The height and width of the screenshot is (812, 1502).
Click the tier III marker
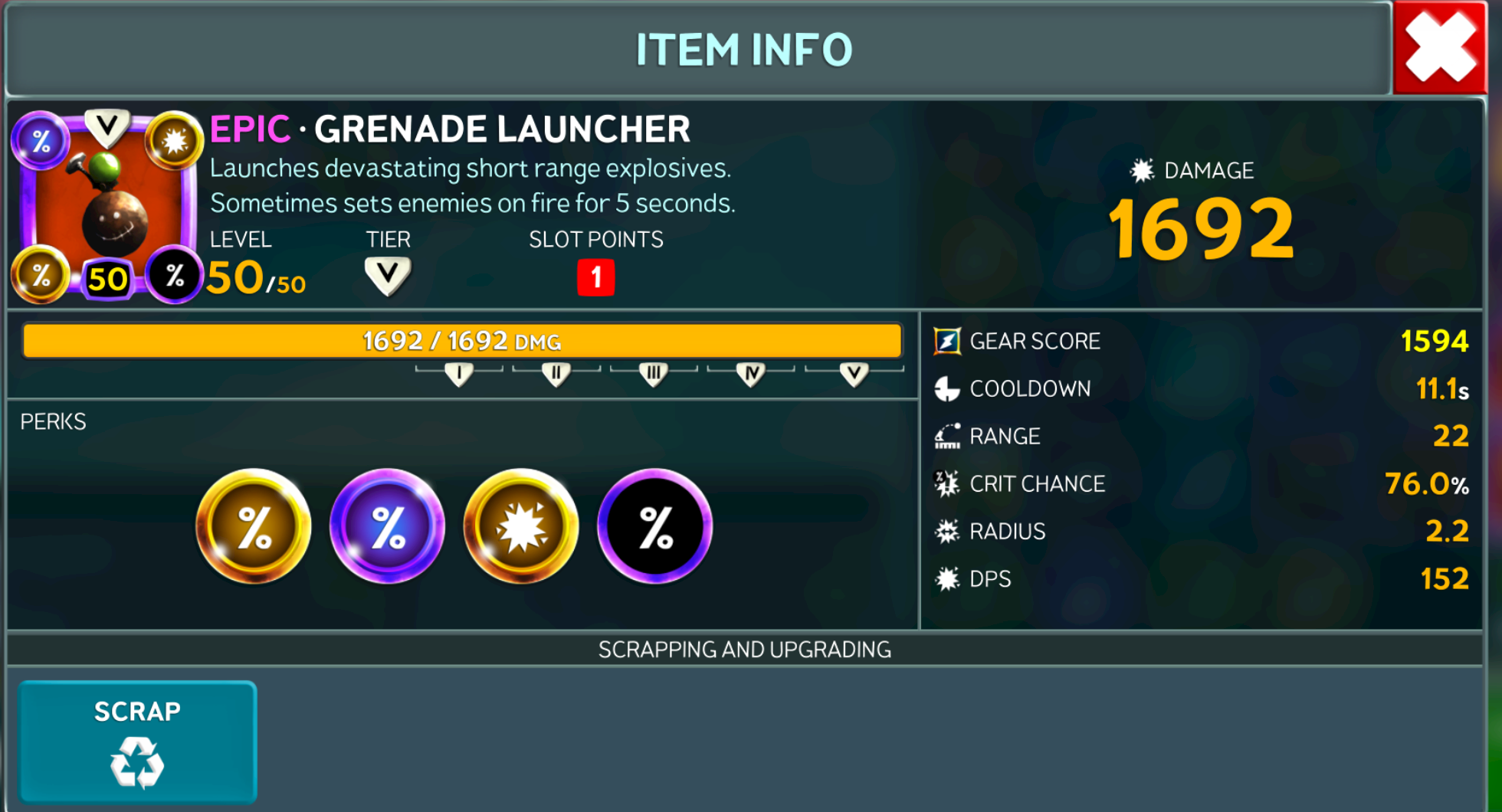tap(654, 374)
